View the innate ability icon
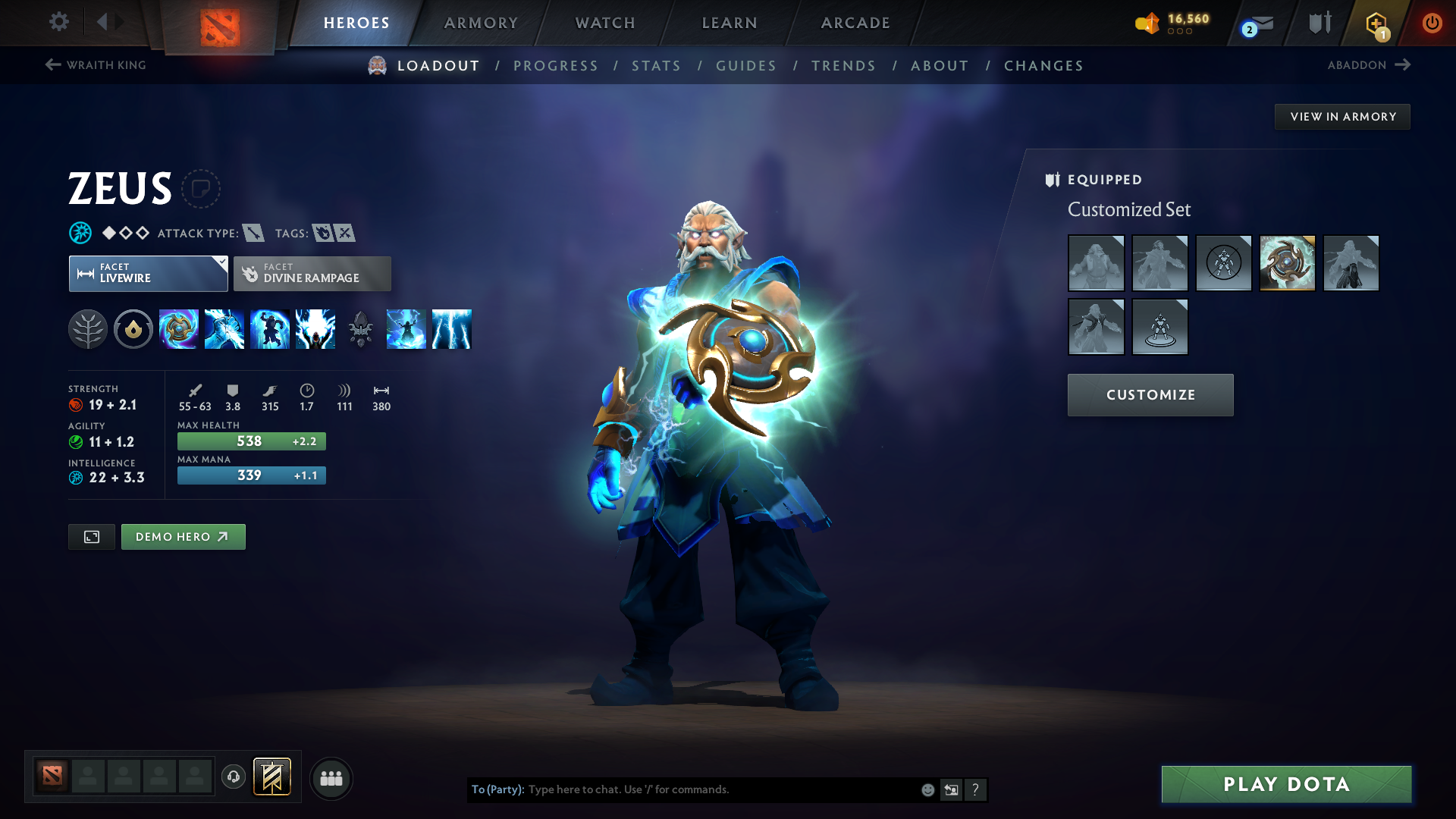Screen dimensions: 1456x819 click(133, 328)
